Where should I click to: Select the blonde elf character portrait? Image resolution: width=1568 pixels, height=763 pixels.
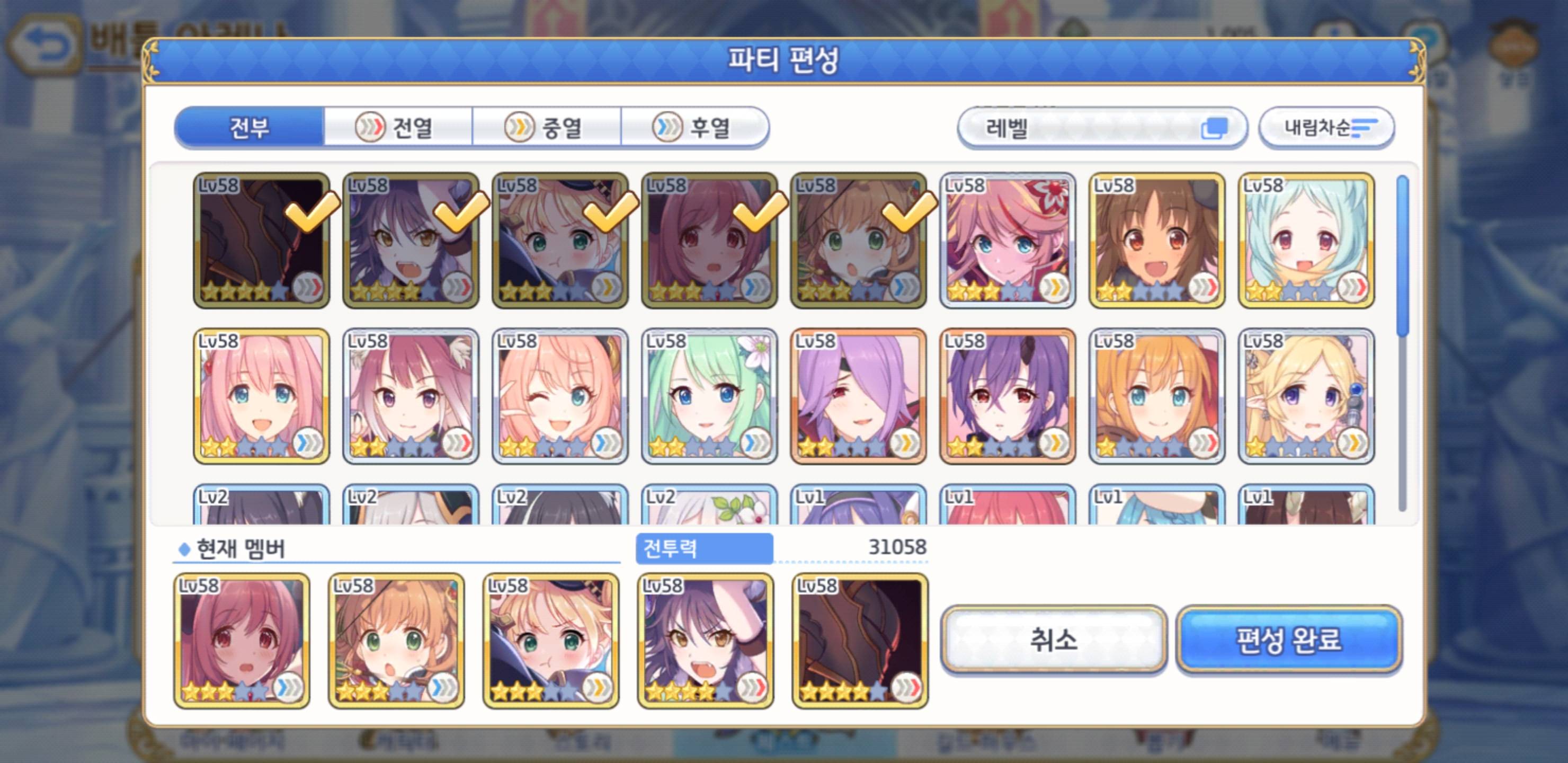coord(1306,396)
